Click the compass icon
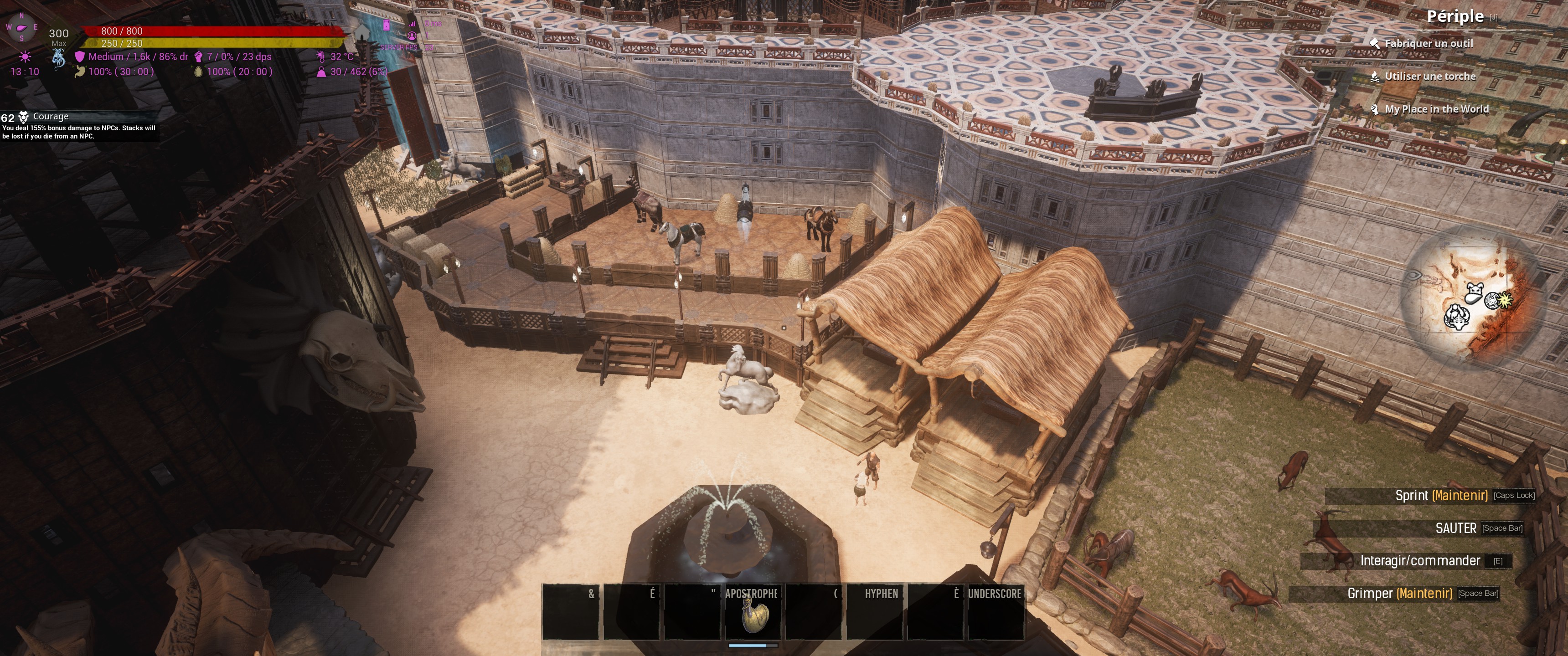1568x656 pixels. (x=21, y=28)
